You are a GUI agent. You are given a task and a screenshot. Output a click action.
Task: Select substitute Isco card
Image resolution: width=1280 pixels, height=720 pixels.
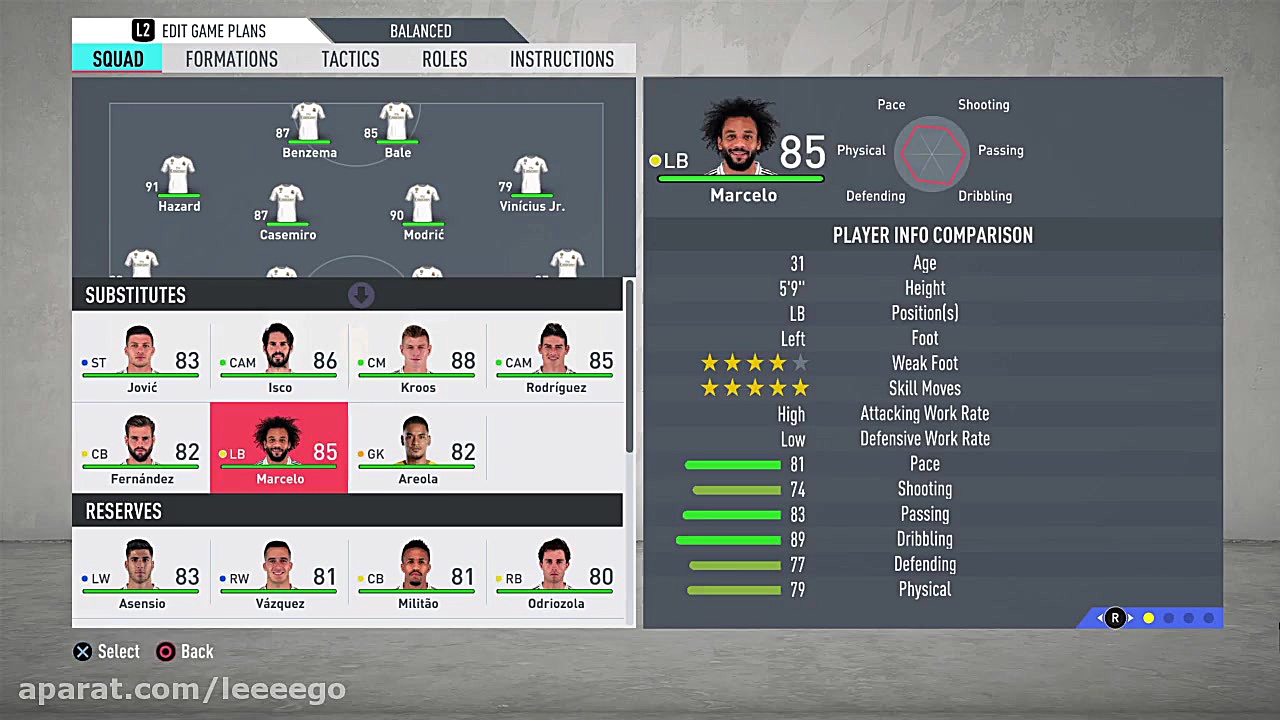click(279, 357)
